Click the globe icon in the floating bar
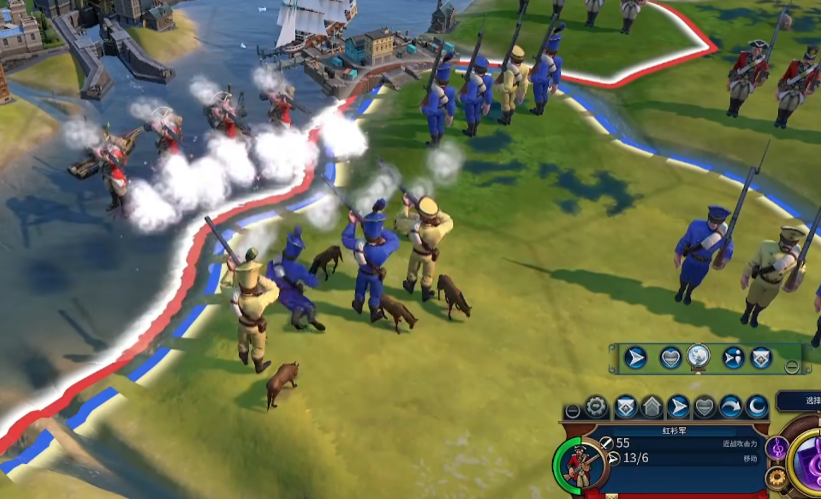Image resolution: width=821 pixels, height=499 pixels. click(x=698, y=357)
